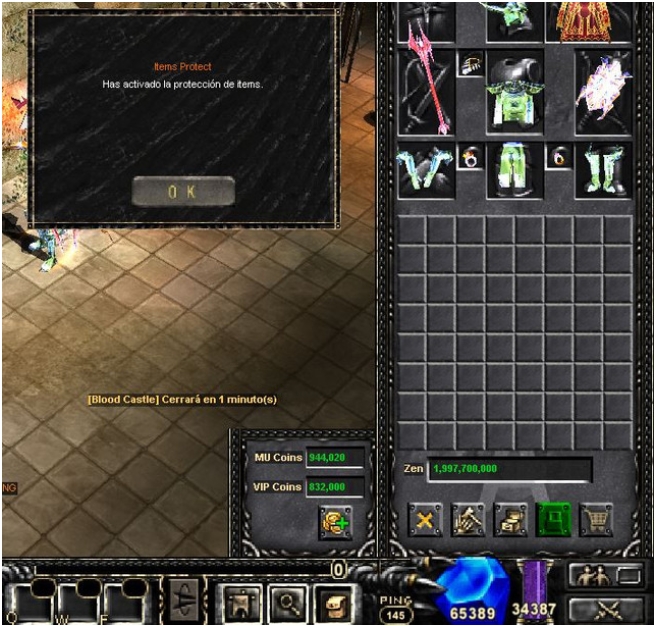Add coins with the green plus button

(335, 522)
